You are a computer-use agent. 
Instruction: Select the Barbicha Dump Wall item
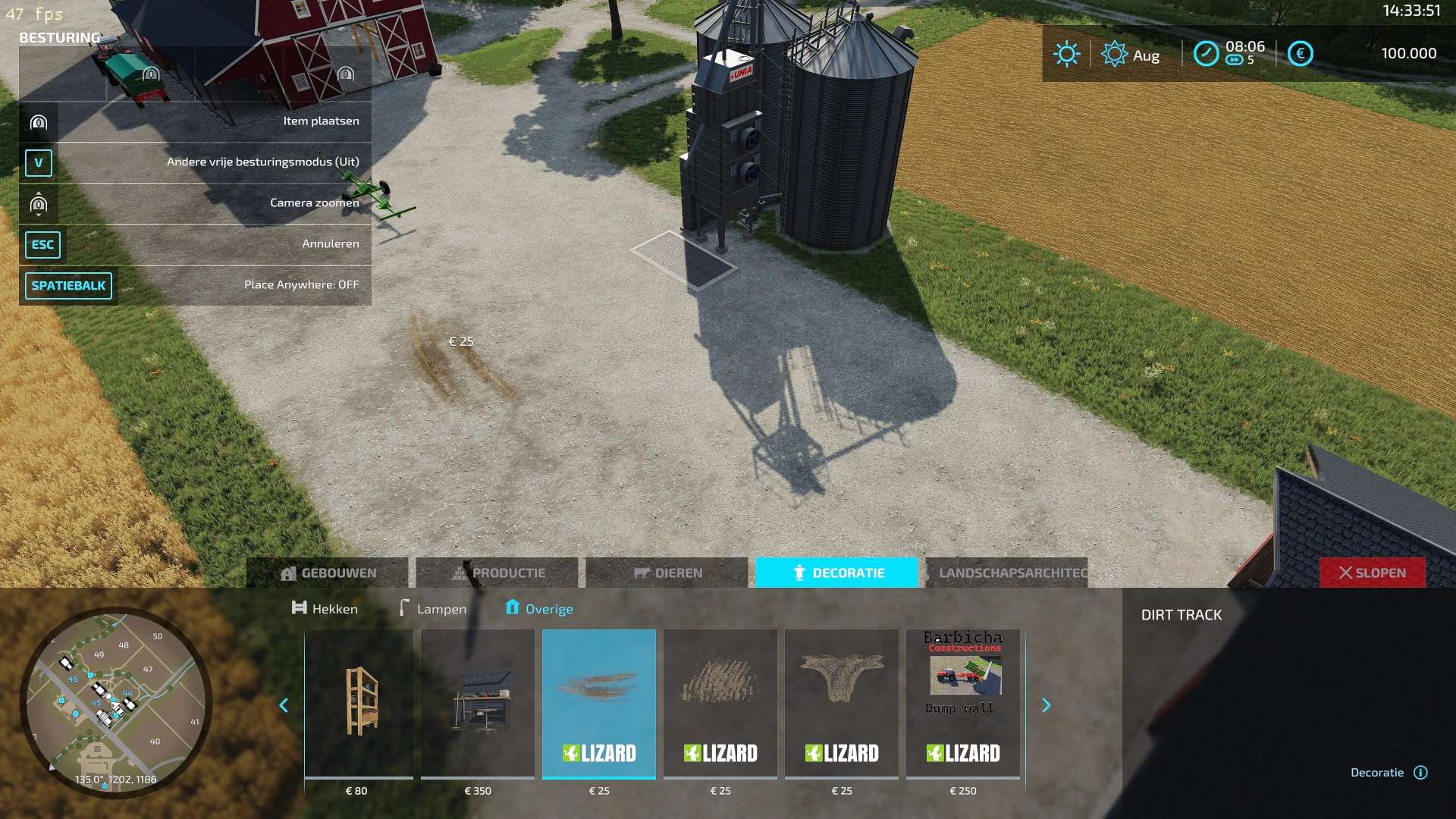point(963,703)
